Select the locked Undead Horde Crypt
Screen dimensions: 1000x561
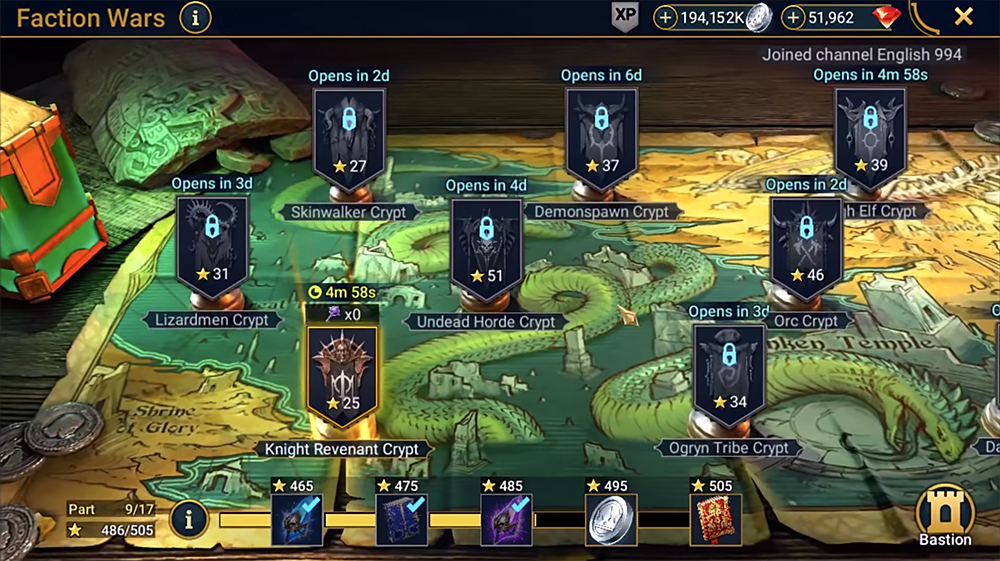(486, 243)
